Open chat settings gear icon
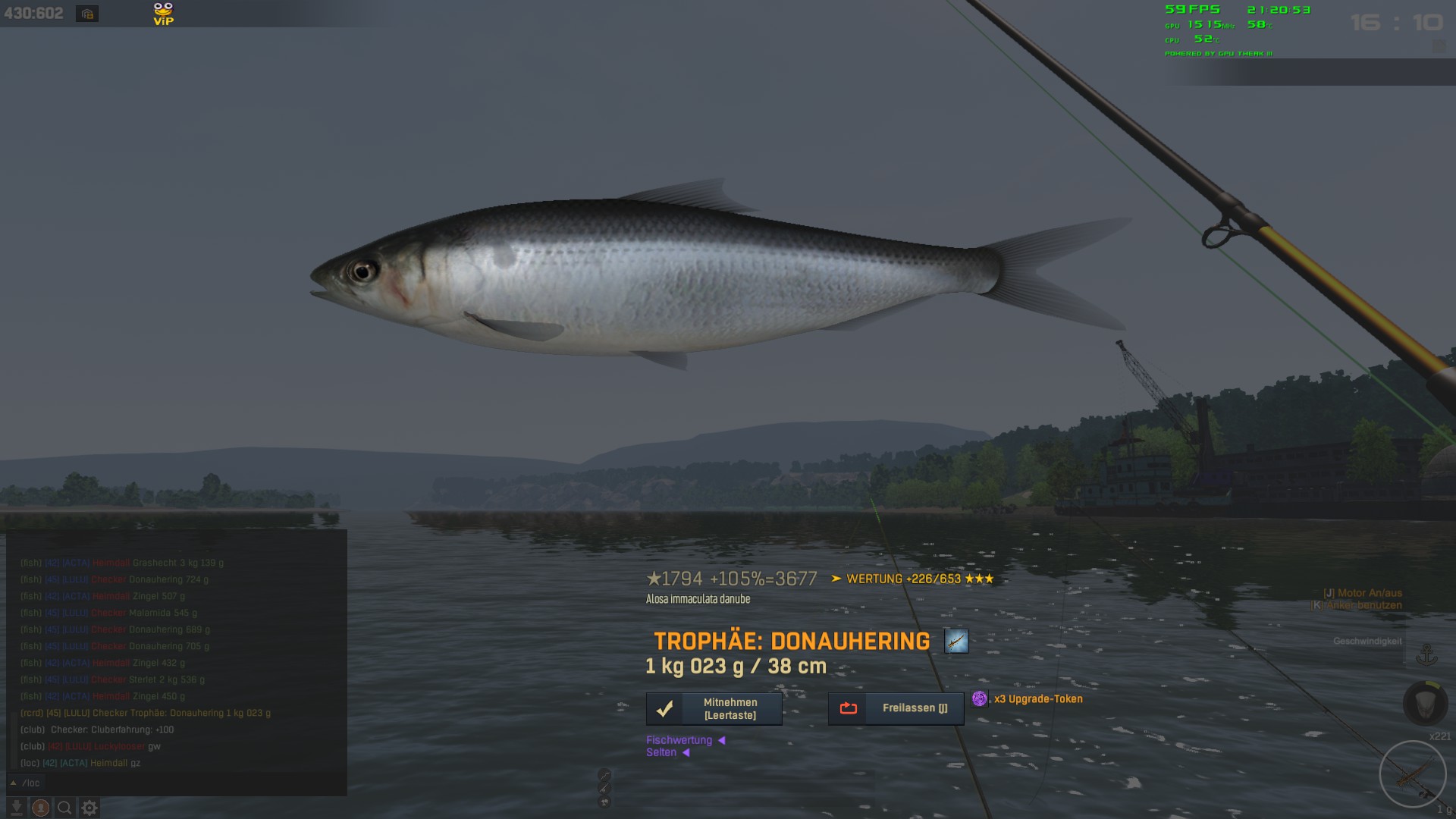This screenshot has height=819, width=1456. click(x=89, y=808)
